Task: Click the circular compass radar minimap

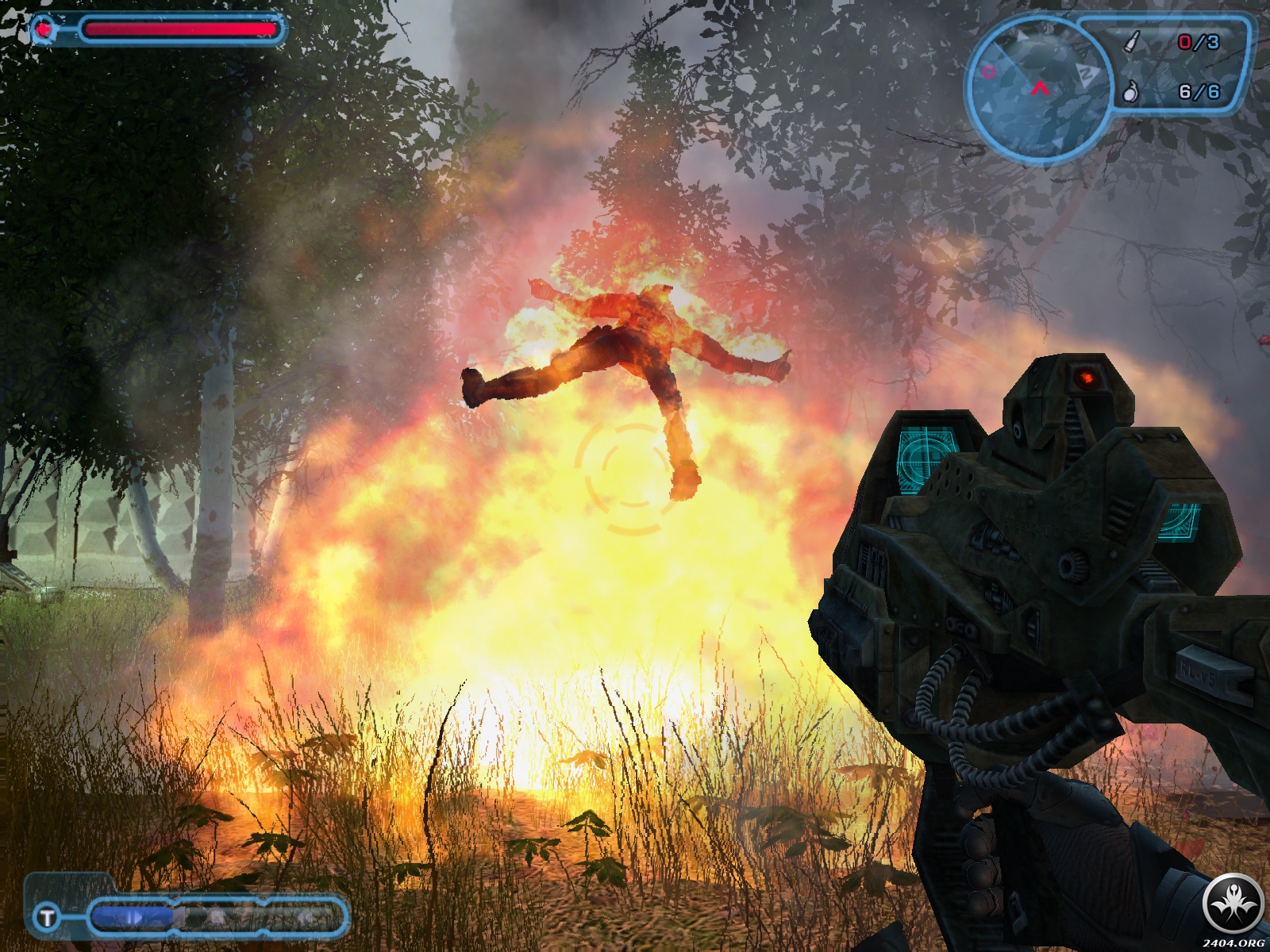Action: pyautogui.click(x=1037, y=88)
